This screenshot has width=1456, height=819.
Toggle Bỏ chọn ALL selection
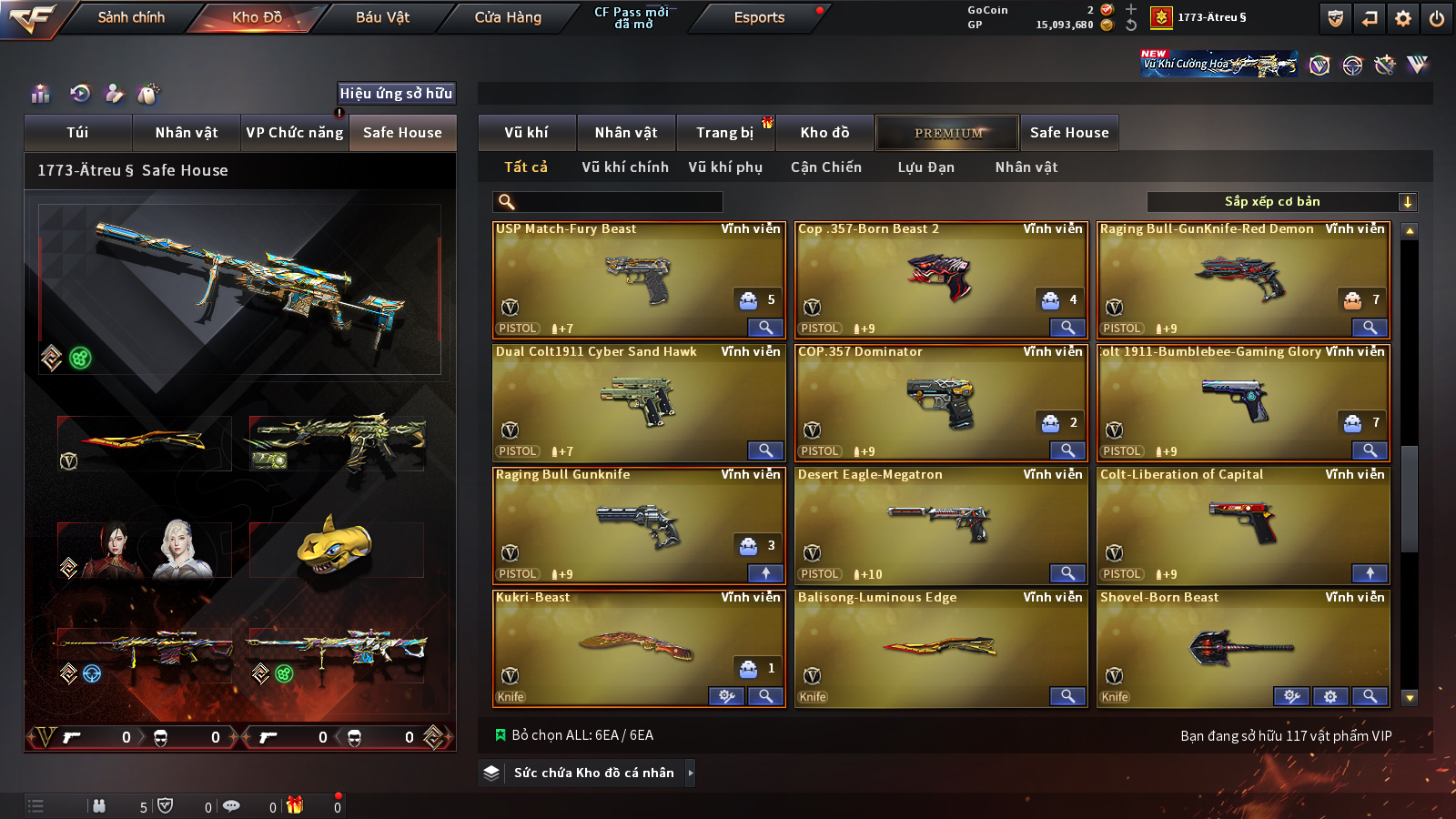574,735
